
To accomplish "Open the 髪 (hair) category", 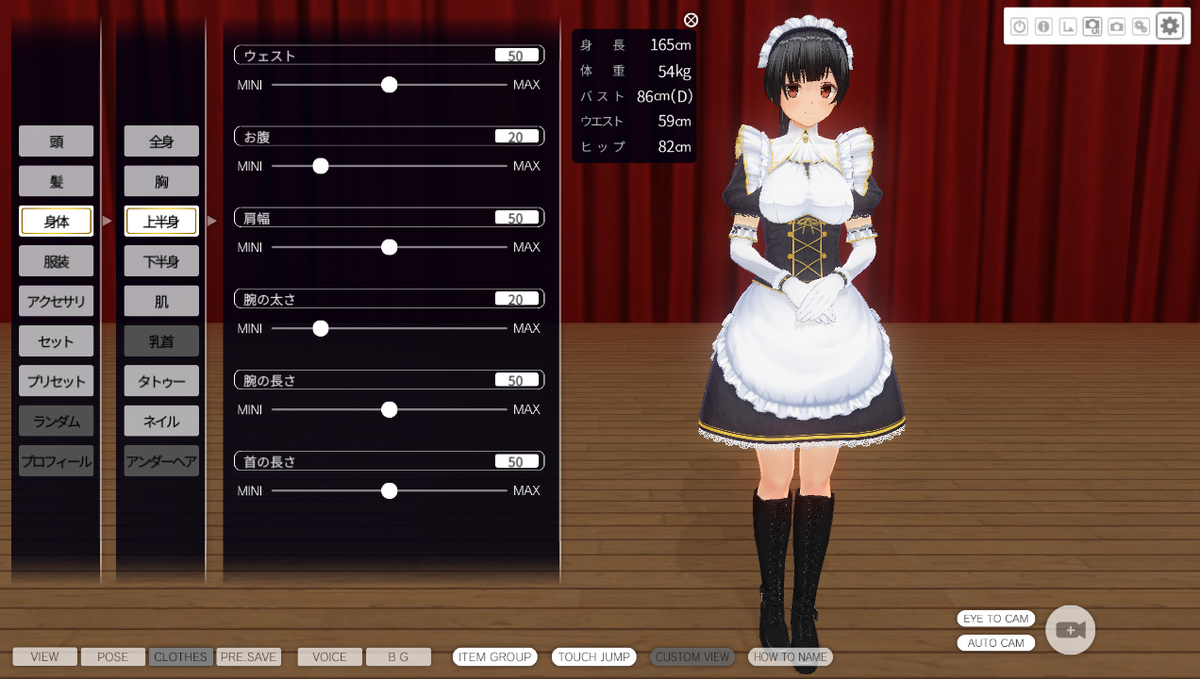I will 56,181.
